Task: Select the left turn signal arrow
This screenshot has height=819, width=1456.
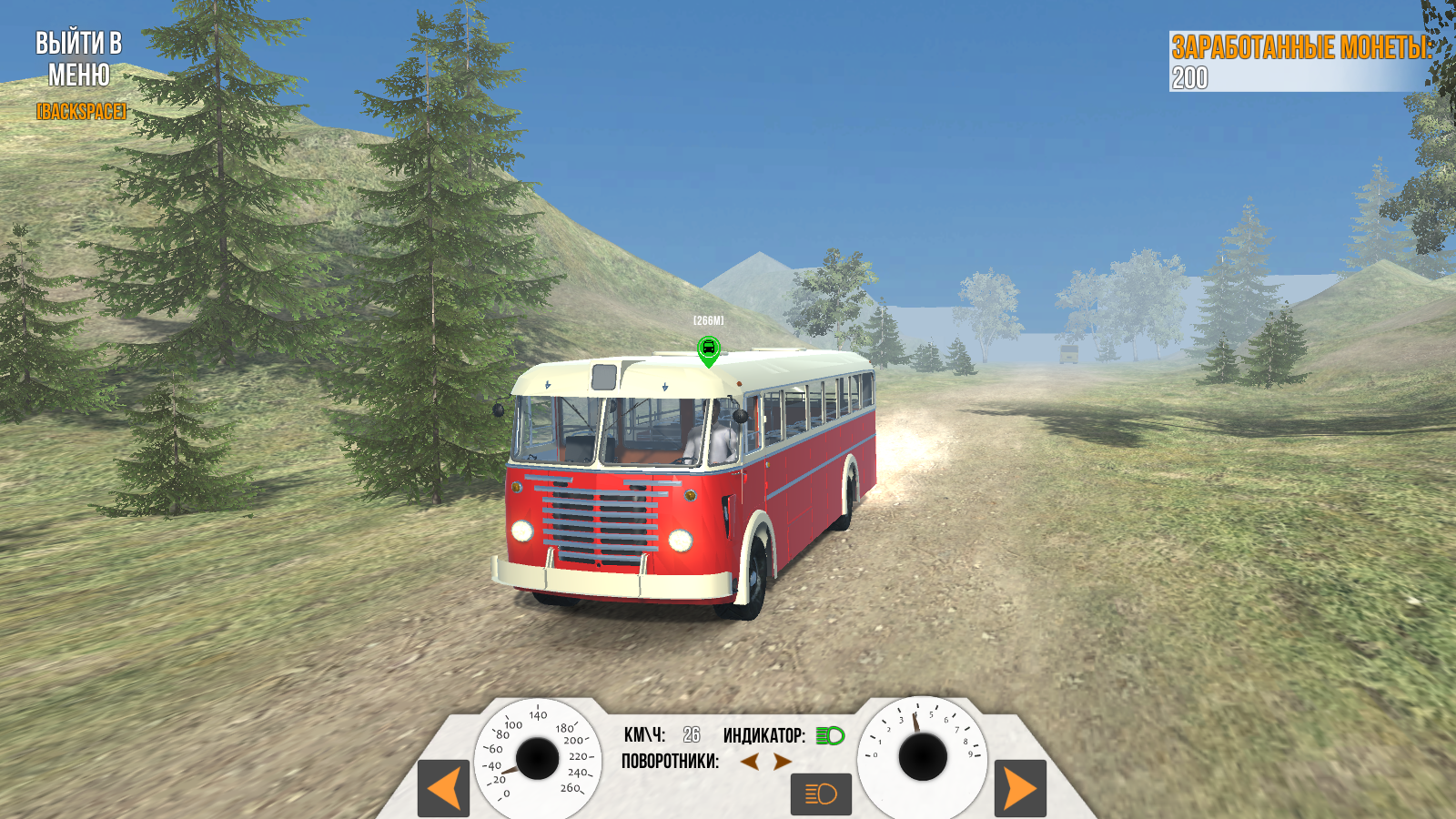Action: [x=749, y=763]
